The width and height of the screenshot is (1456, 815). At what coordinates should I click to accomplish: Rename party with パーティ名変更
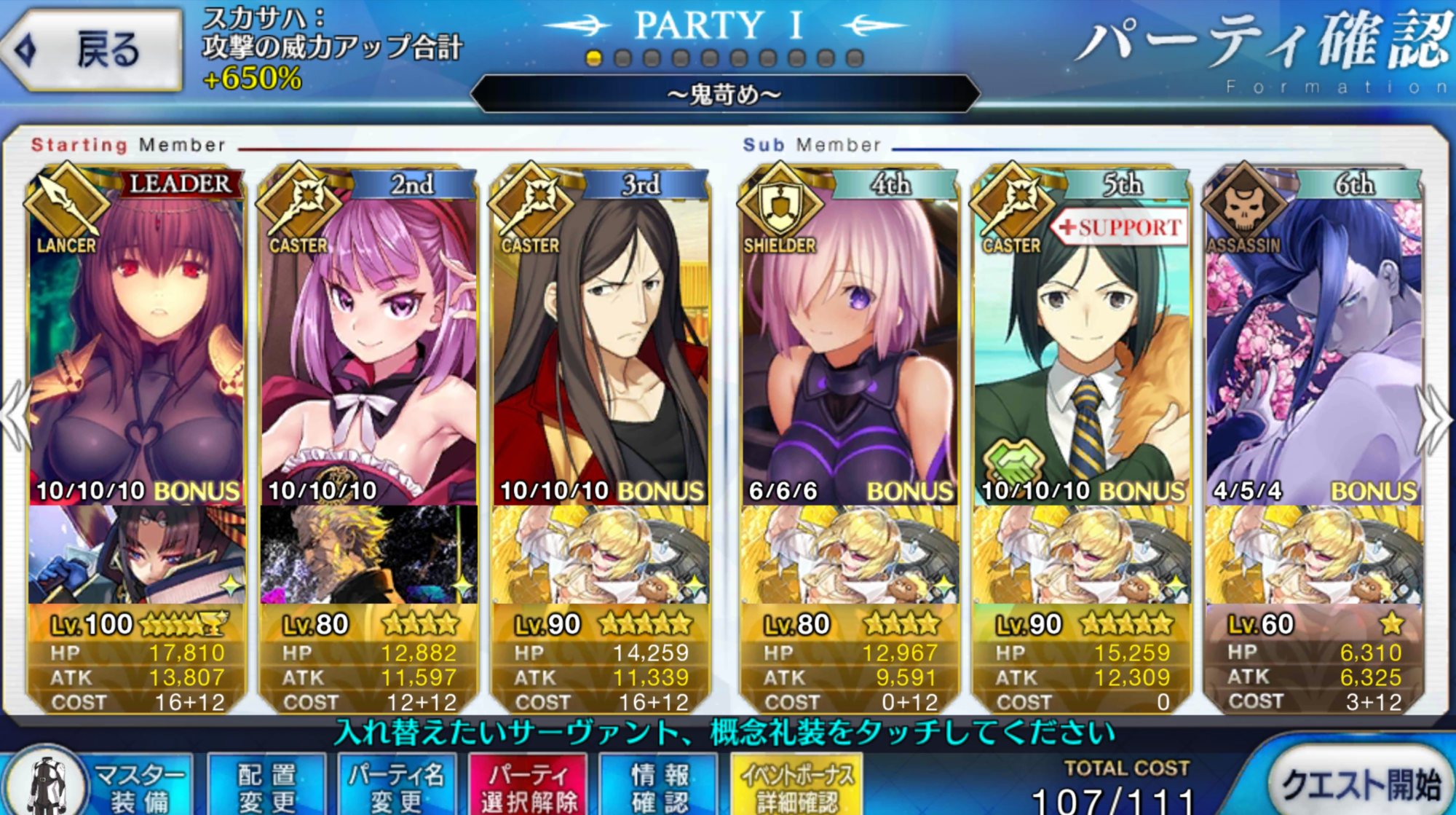[x=397, y=787]
